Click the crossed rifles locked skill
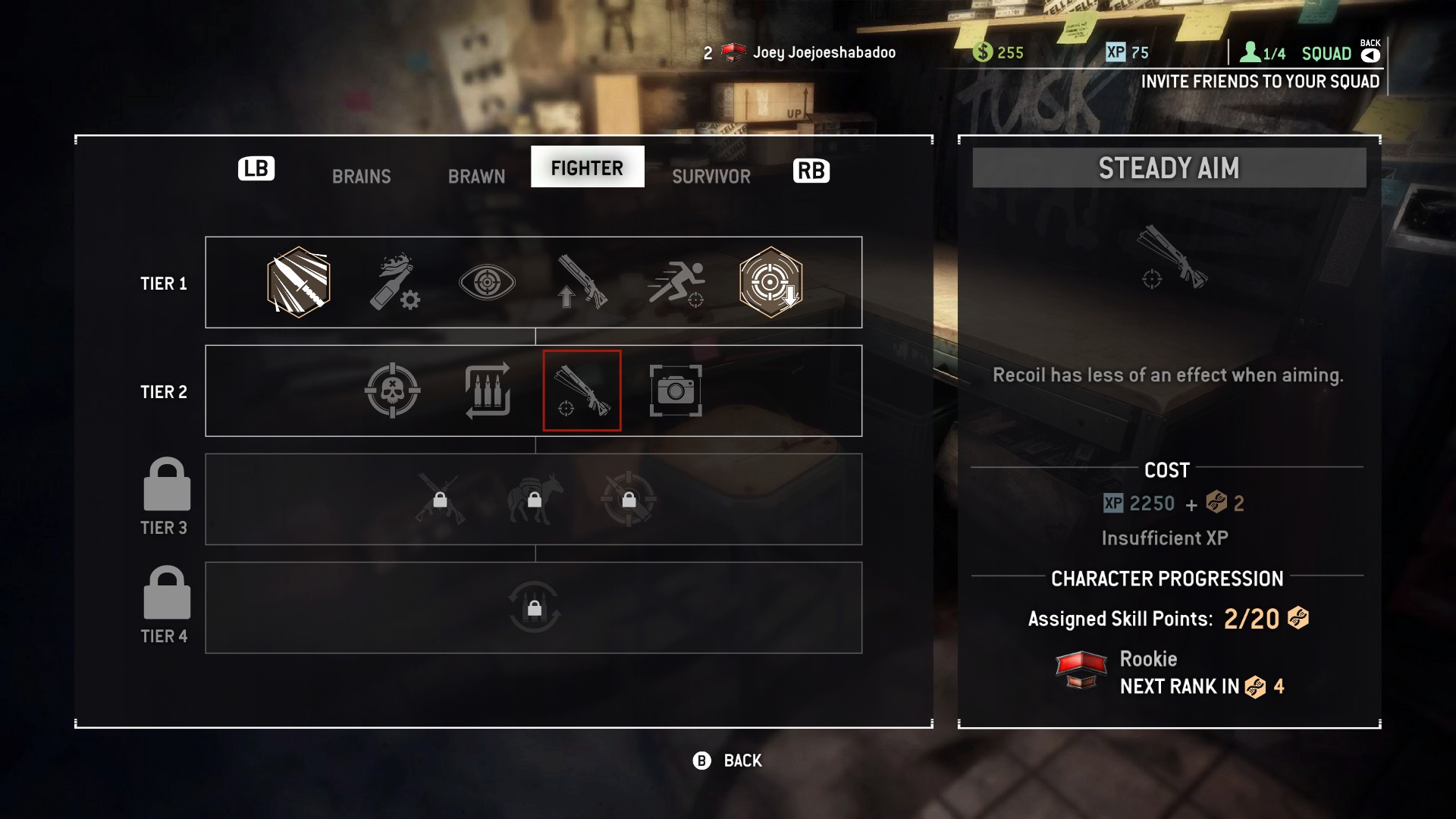 (440, 499)
